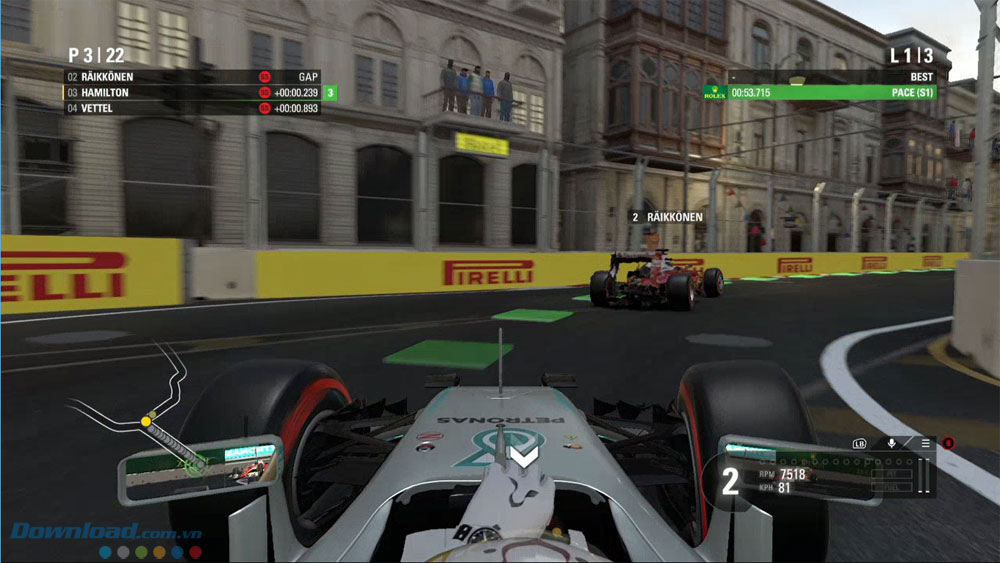Select Räikkönen's row in the standings
1000x563 pixels.
click(190, 76)
